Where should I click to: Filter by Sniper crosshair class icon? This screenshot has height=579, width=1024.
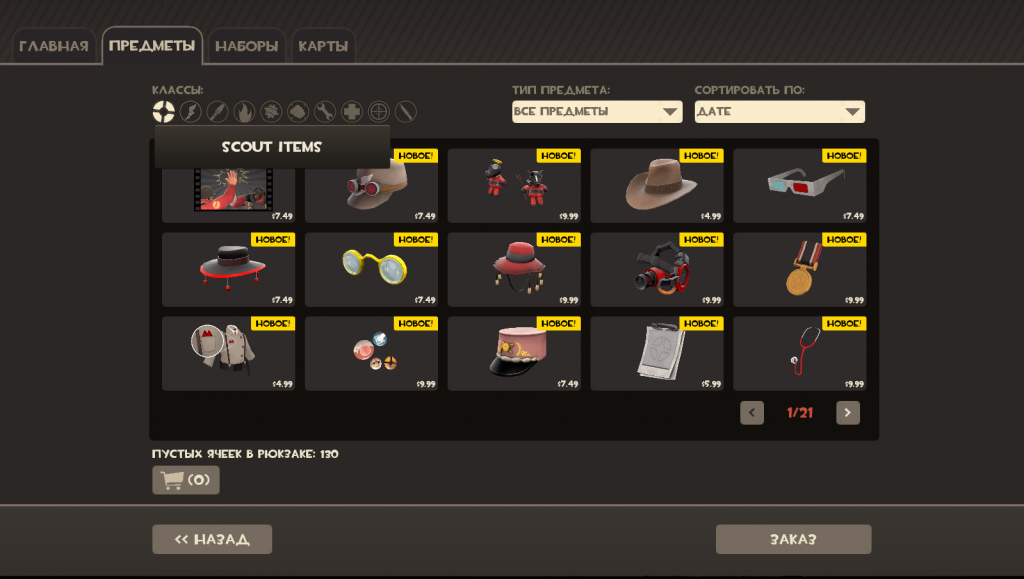pos(379,112)
